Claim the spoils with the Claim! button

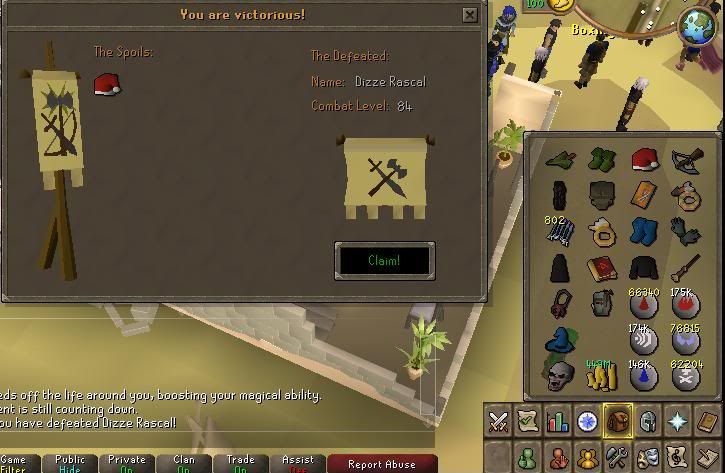(x=384, y=260)
